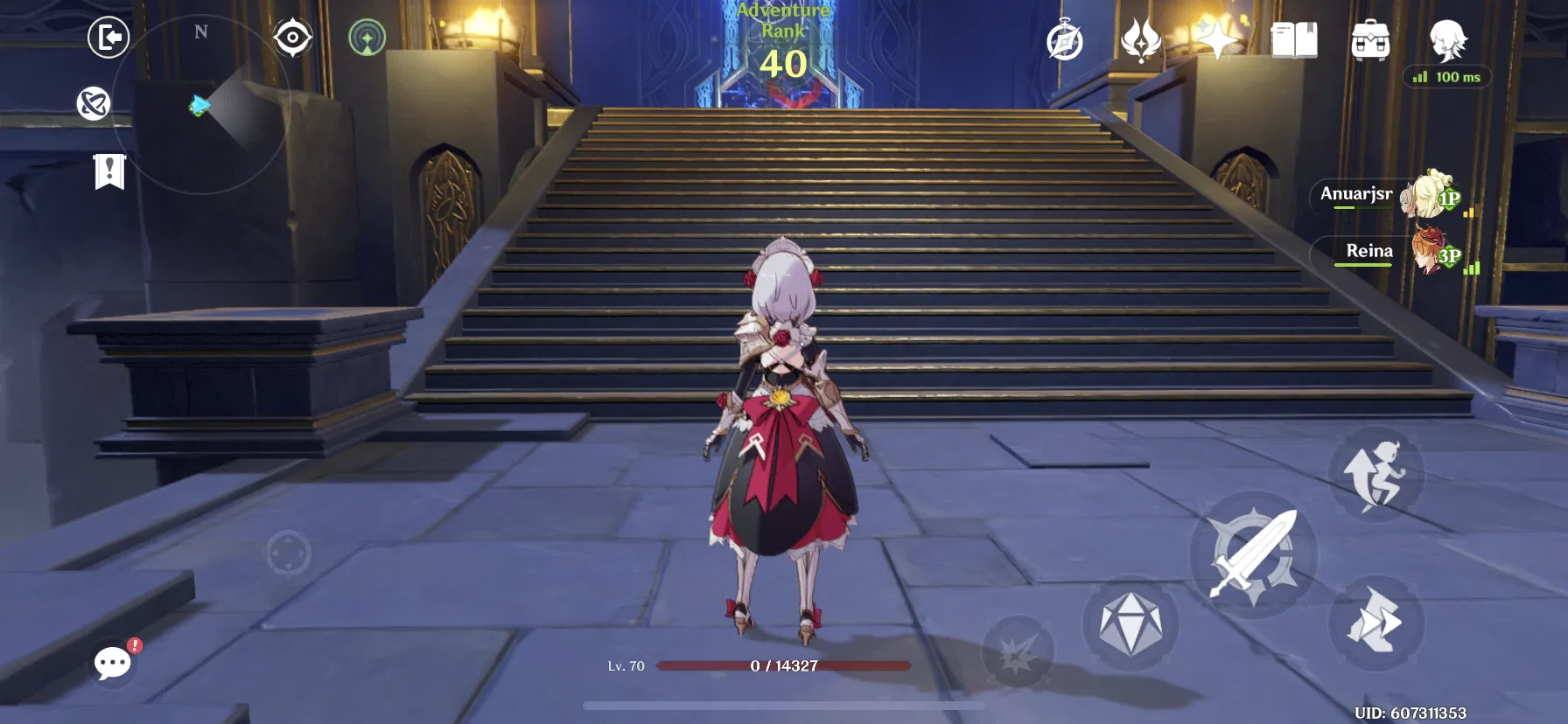Open the in-game chat bubble

click(111, 663)
